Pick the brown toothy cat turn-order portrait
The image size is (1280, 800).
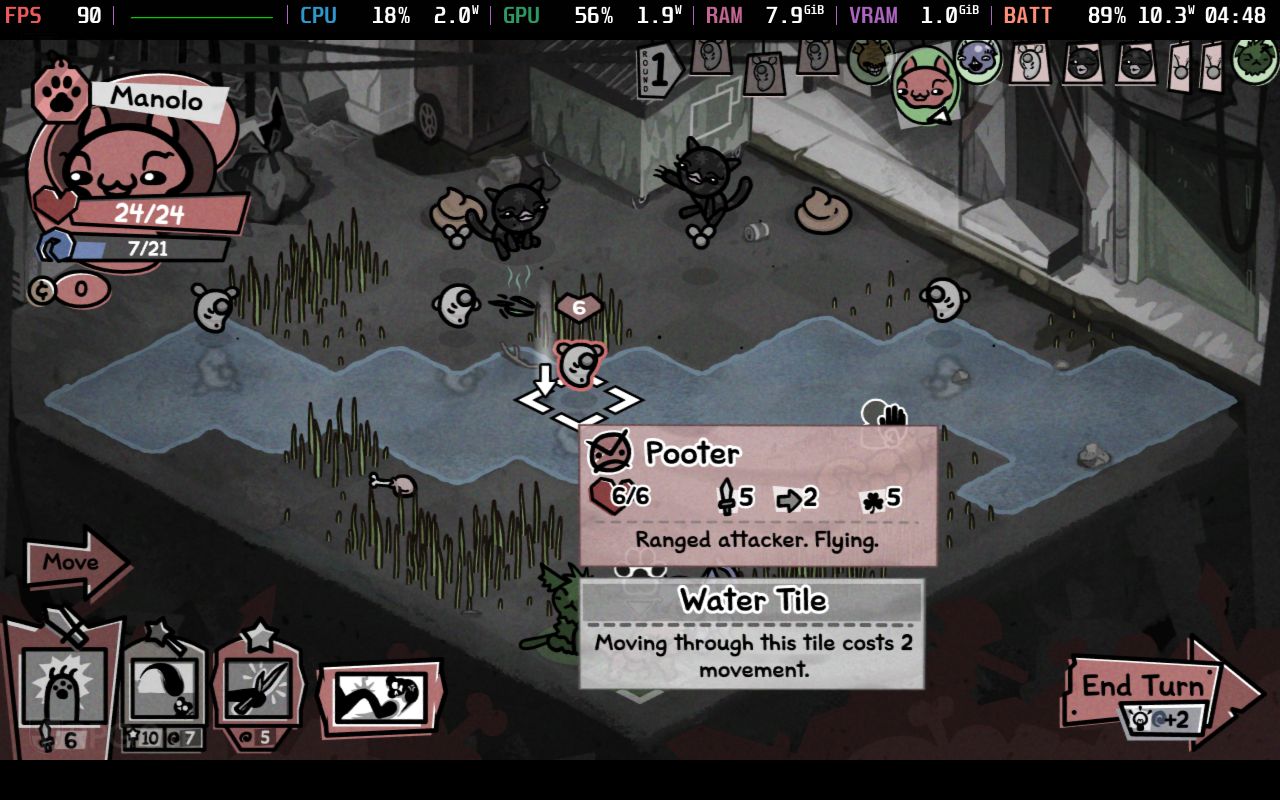[870, 60]
